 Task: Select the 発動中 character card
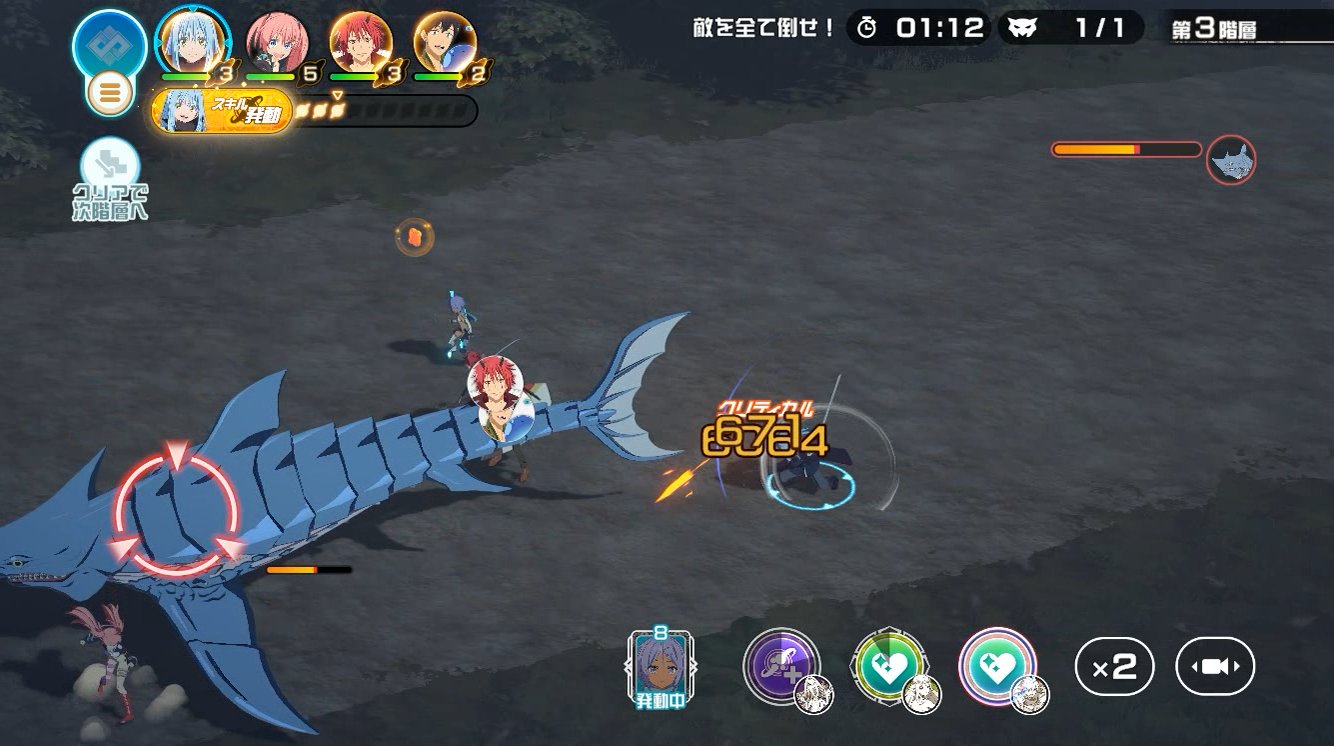(660, 665)
